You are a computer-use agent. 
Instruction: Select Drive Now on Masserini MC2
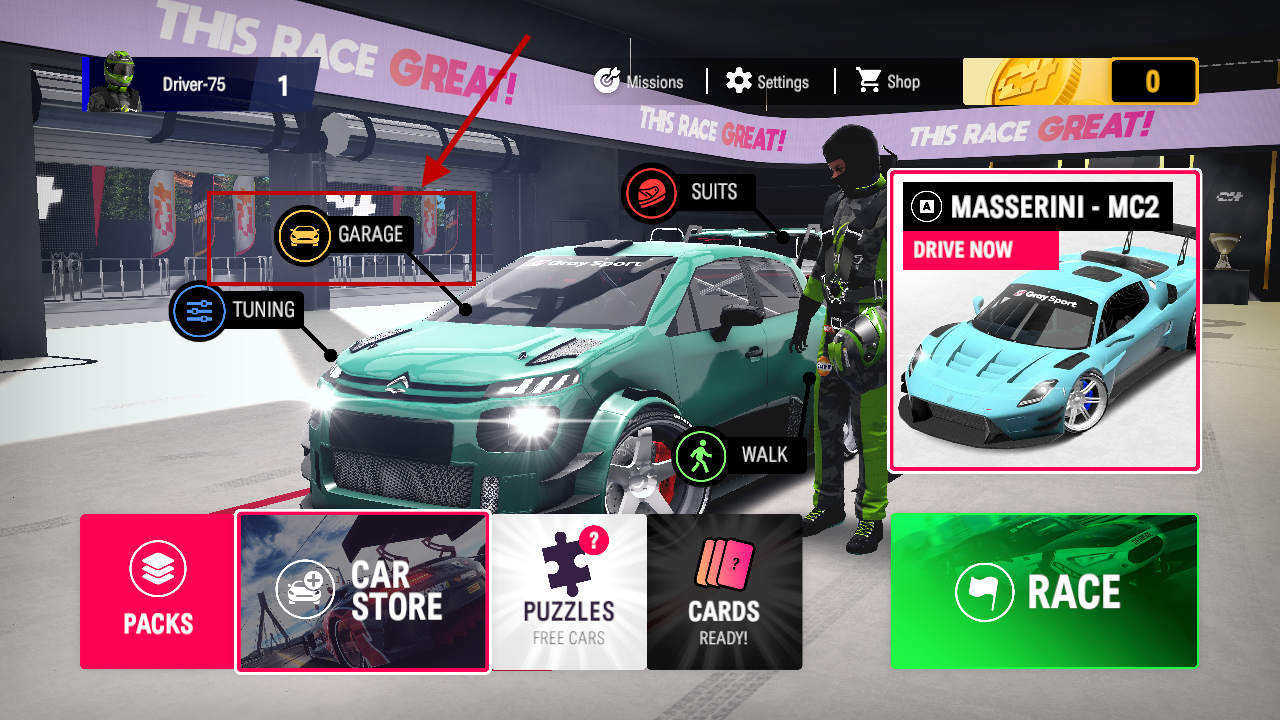[980, 250]
